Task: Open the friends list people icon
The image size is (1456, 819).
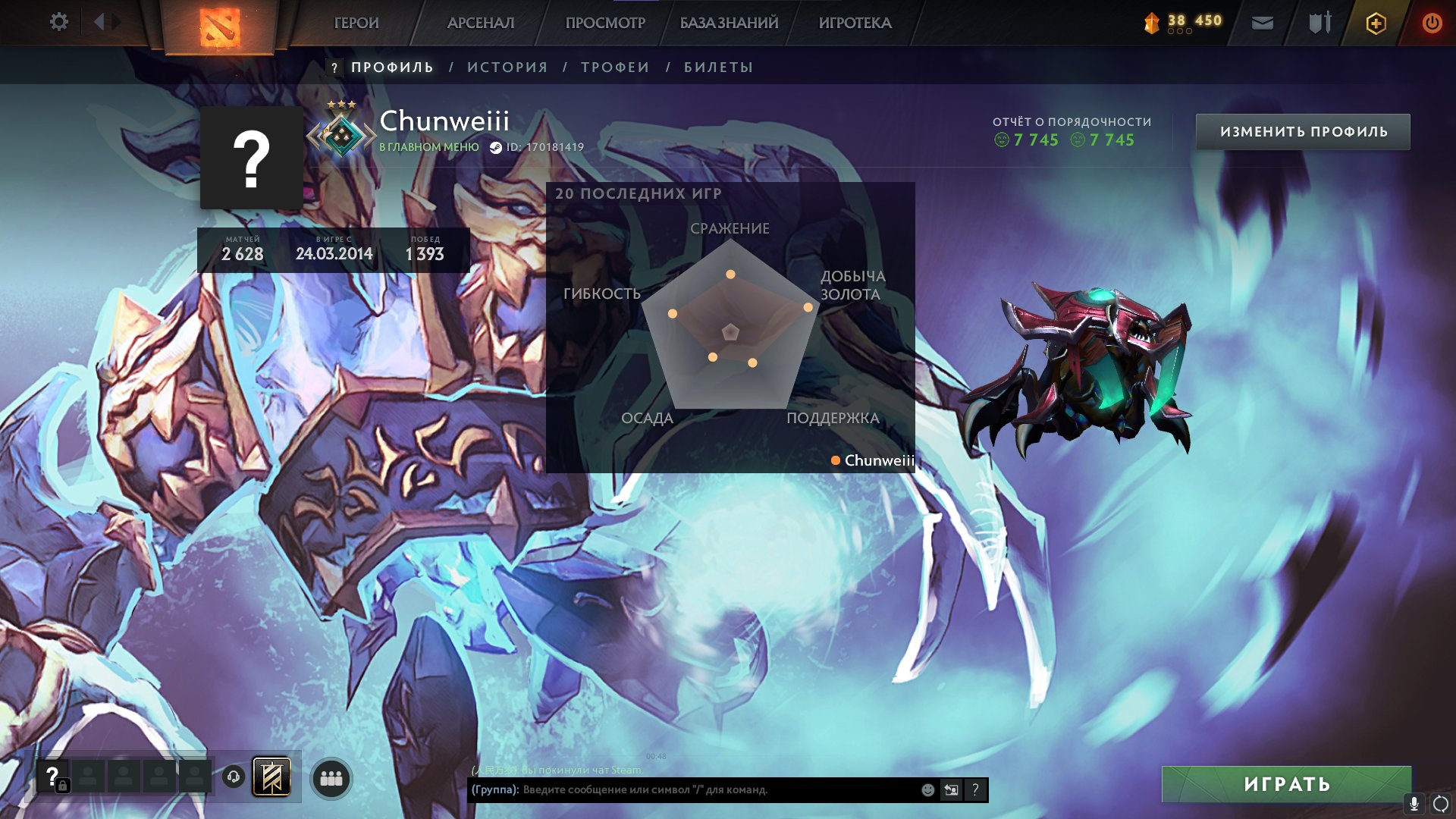Action: pyautogui.click(x=331, y=777)
